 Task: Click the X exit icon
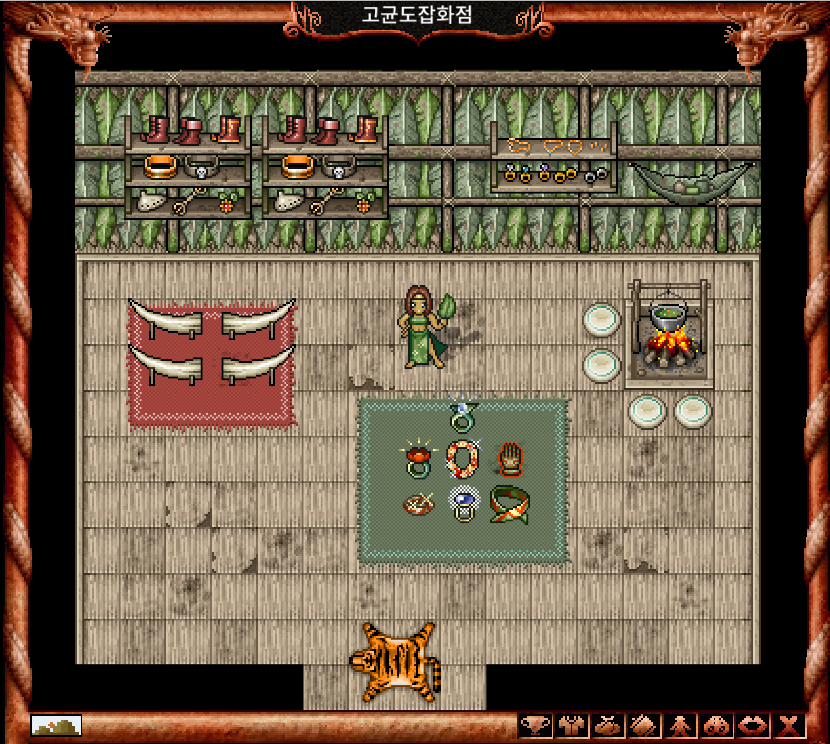789,726
